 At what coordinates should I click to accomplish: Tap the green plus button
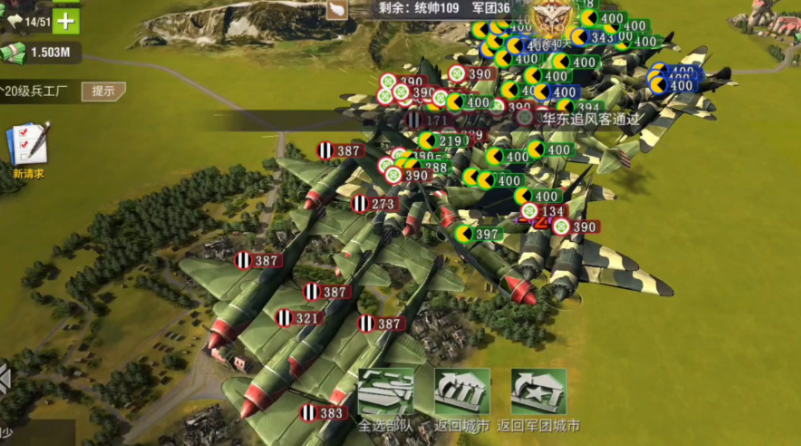[x=66, y=20]
